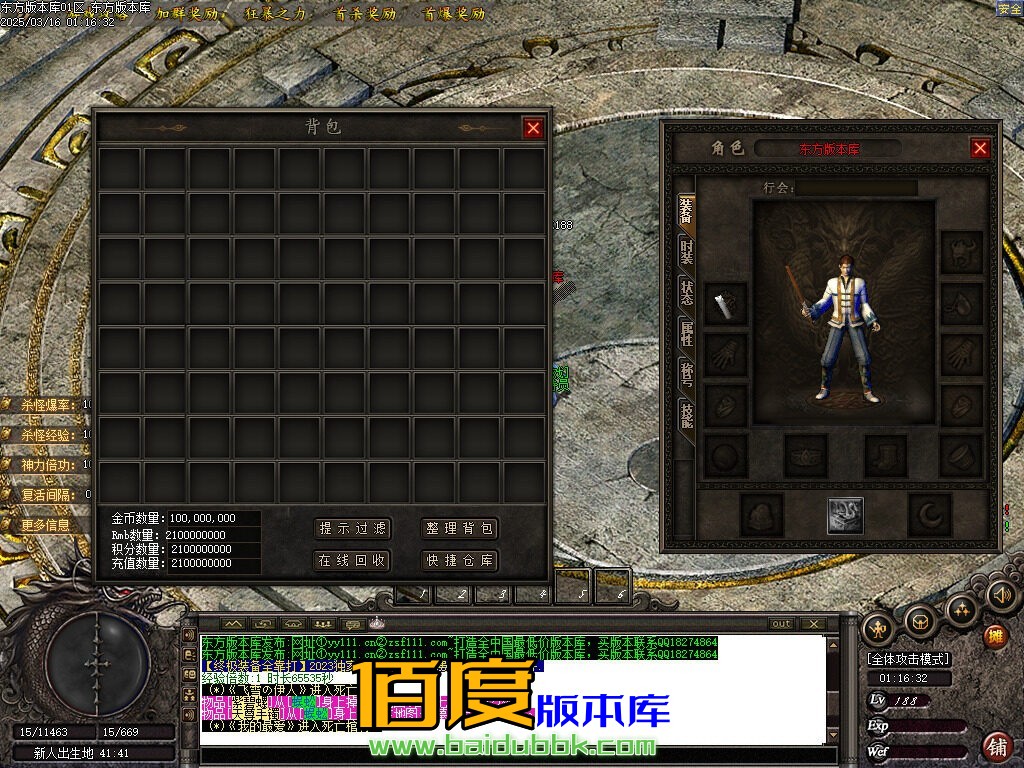The width and height of the screenshot is (1024, 768).
Task: Select the equipped weapon slot
Action: pos(726,303)
